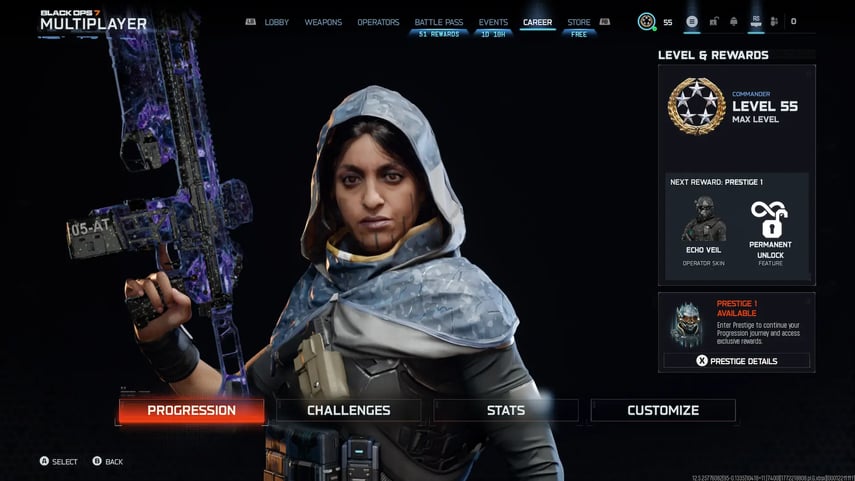Click the Commander Level 55 rank panel
This screenshot has width=855, height=481.
tap(736, 106)
